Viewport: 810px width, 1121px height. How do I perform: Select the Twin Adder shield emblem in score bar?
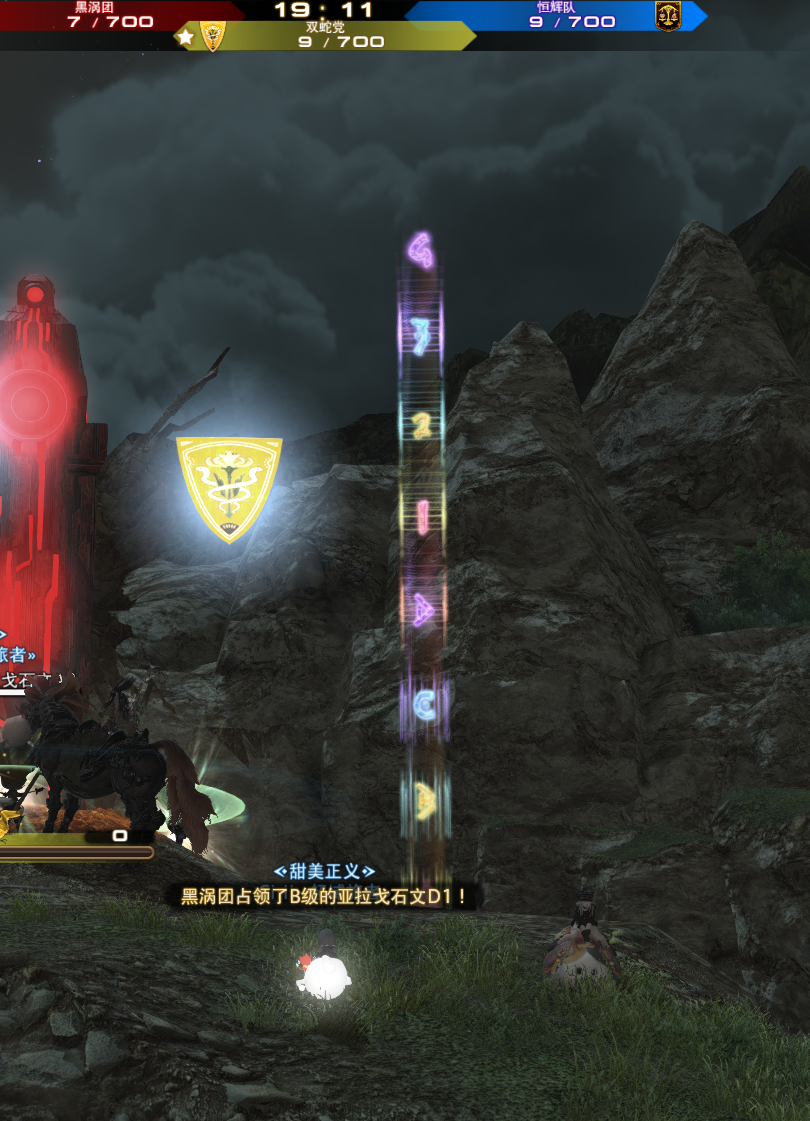[213, 37]
